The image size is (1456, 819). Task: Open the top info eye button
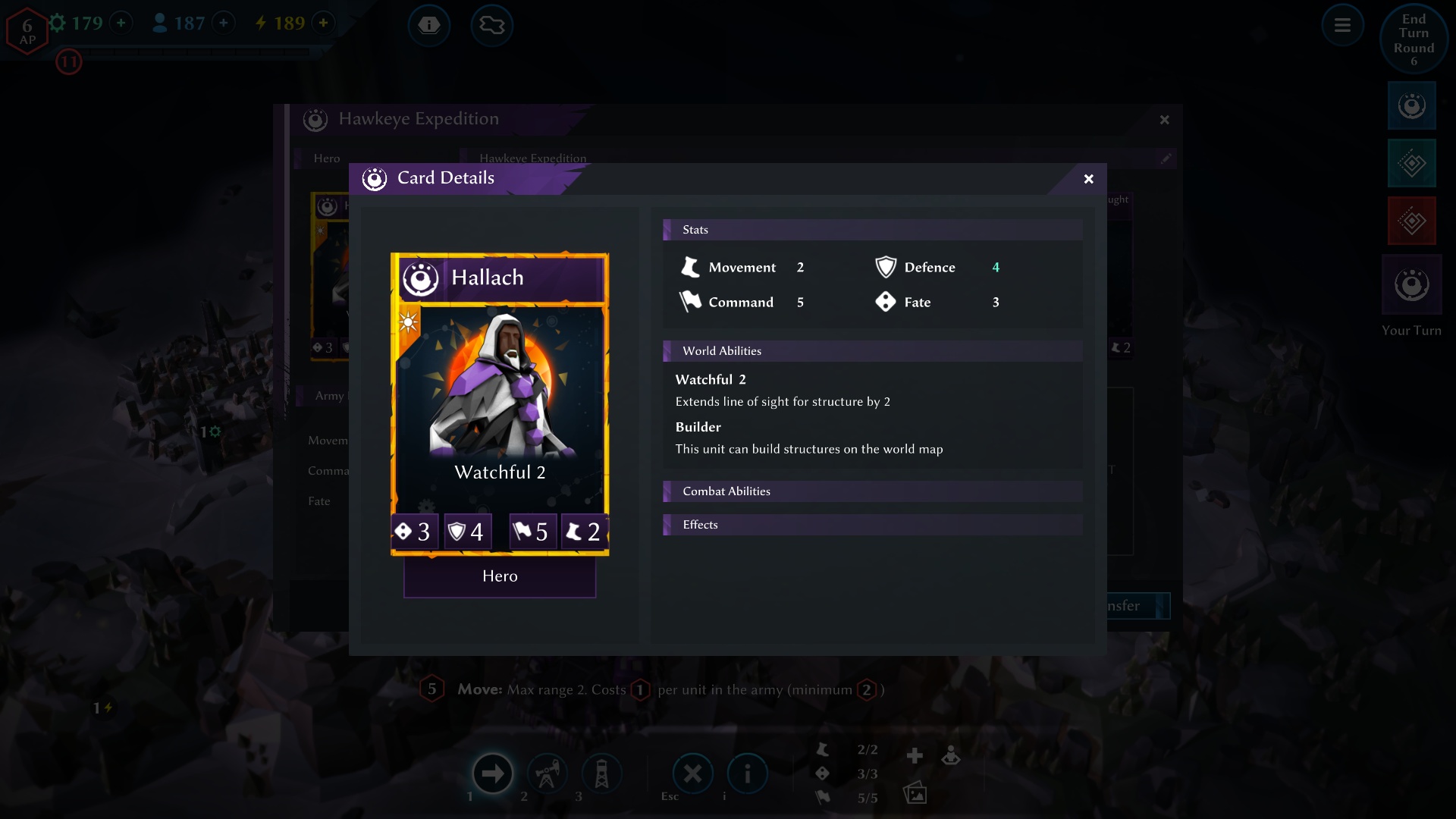click(x=429, y=25)
